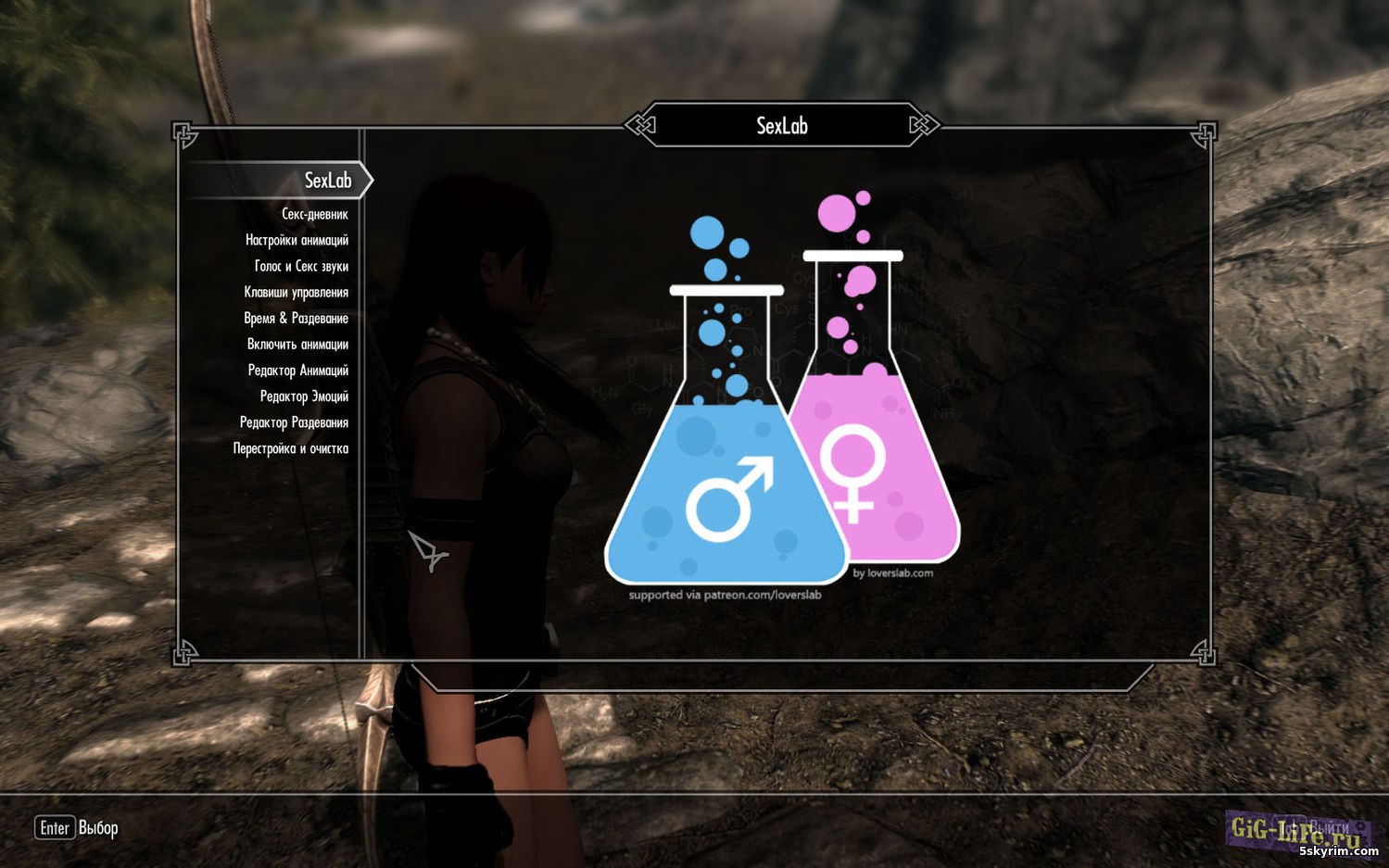Choose Голос и Секс звуки
The image size is (1389, 868).
point(301,267)
